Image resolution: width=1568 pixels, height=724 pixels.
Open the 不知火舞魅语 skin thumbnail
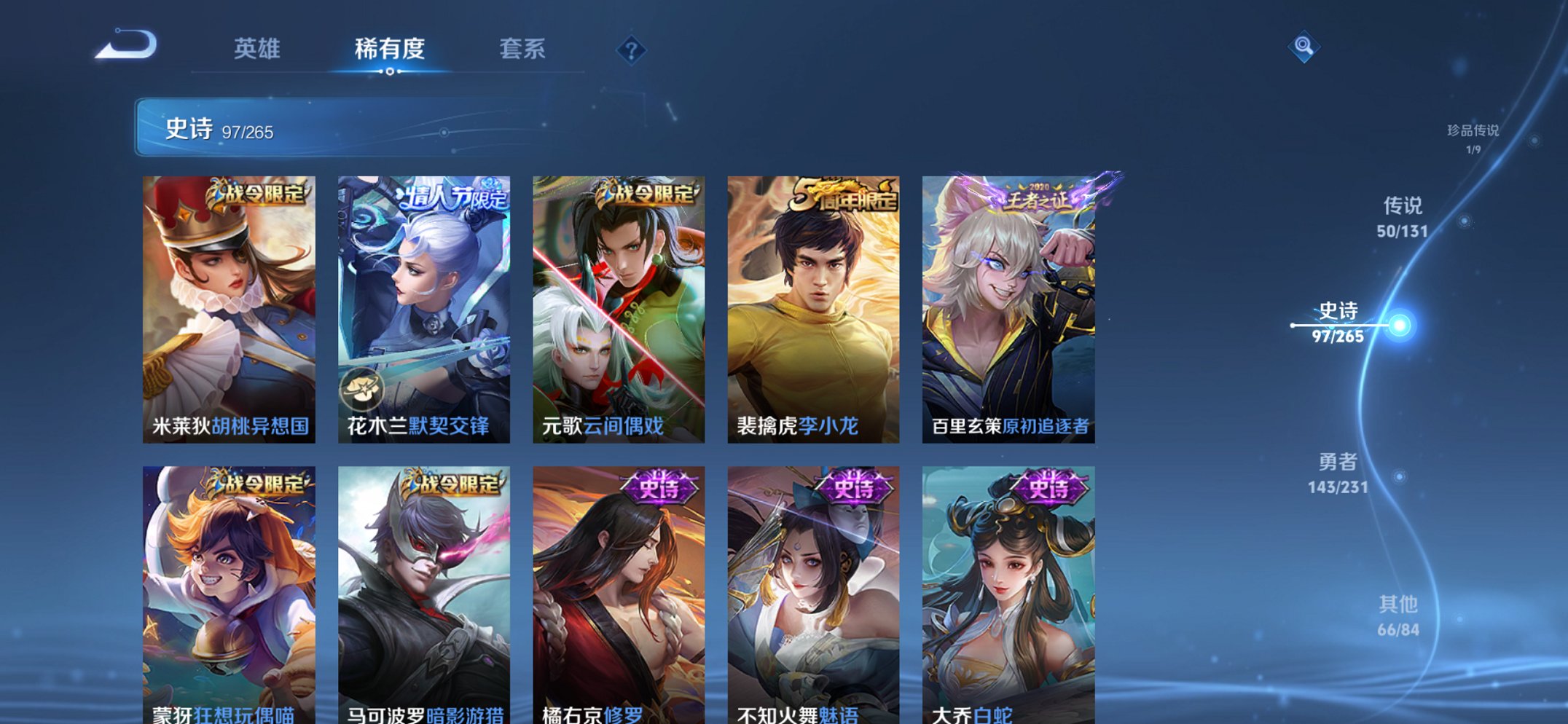pos(813,590)
